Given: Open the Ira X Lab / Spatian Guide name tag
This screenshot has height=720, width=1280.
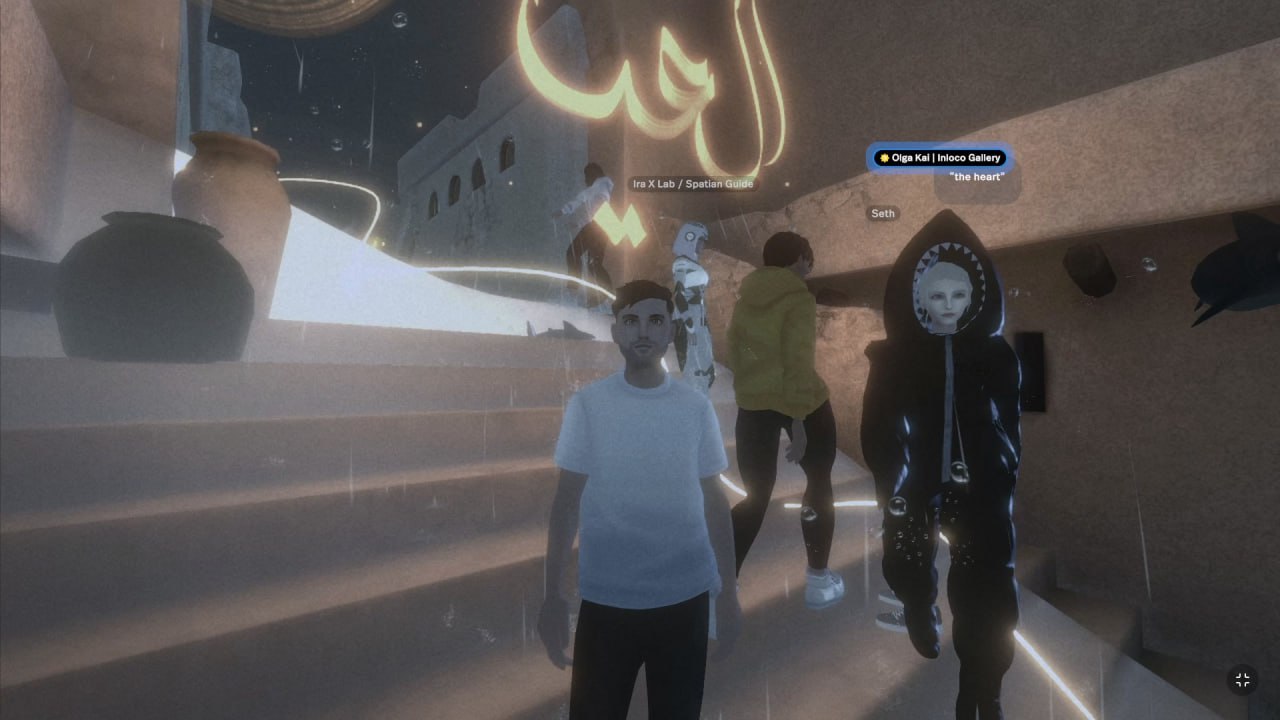Looking at the screenshot, I should 692,184.
